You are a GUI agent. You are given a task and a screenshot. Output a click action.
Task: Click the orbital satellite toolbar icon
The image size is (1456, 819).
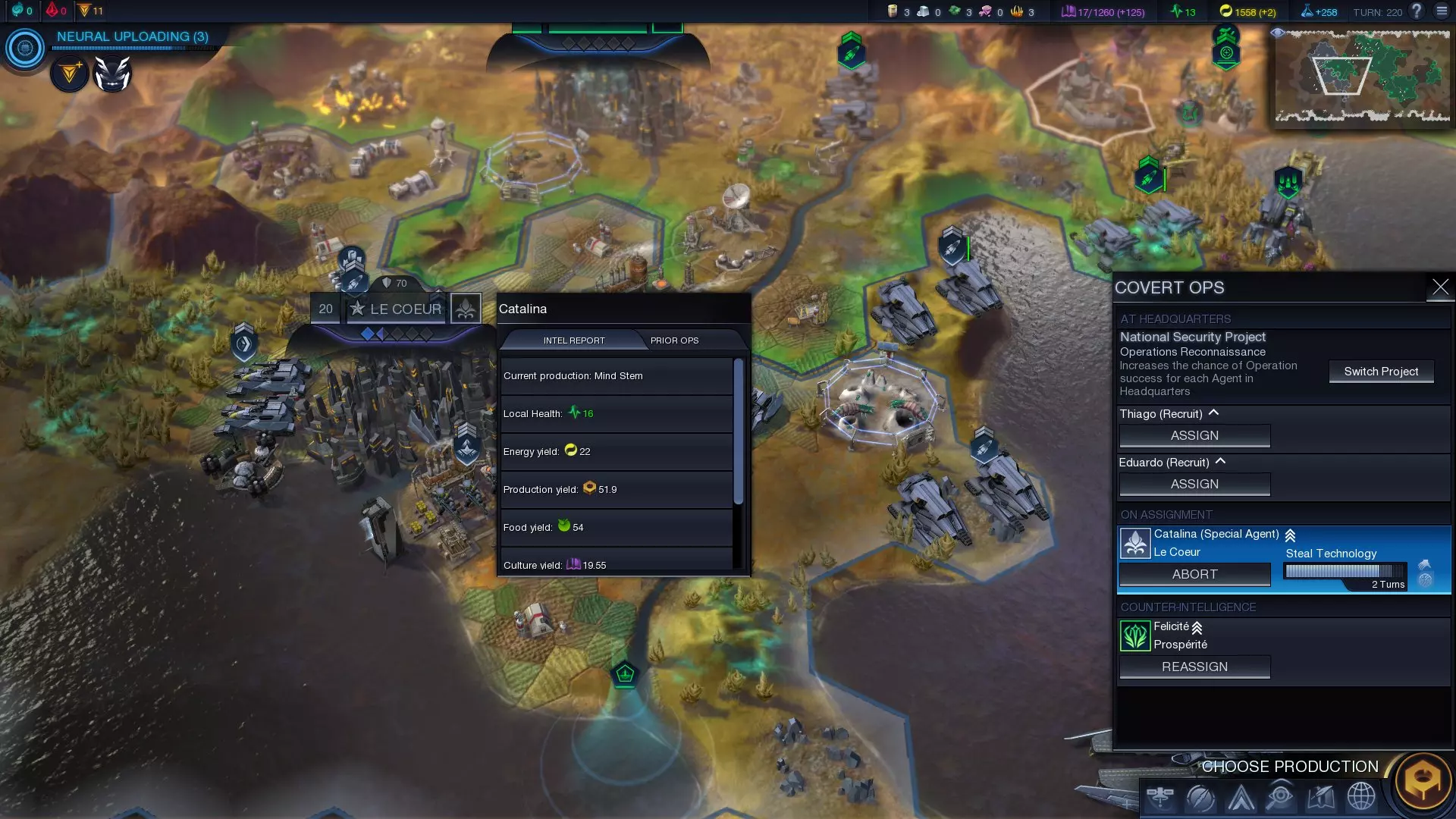pos(1160,797)
